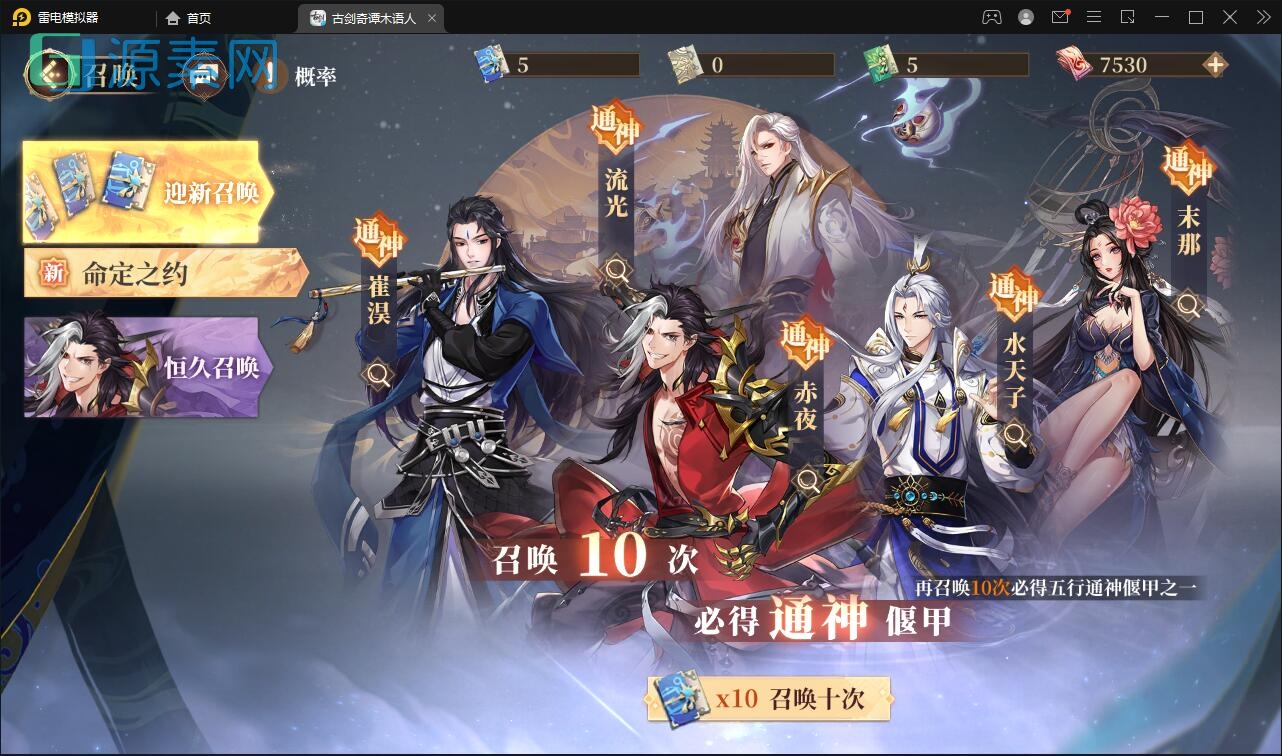Click the gold ticket count field showing 0
Viewport: 1282px width, 756px height.
click(x=770, y=63)
